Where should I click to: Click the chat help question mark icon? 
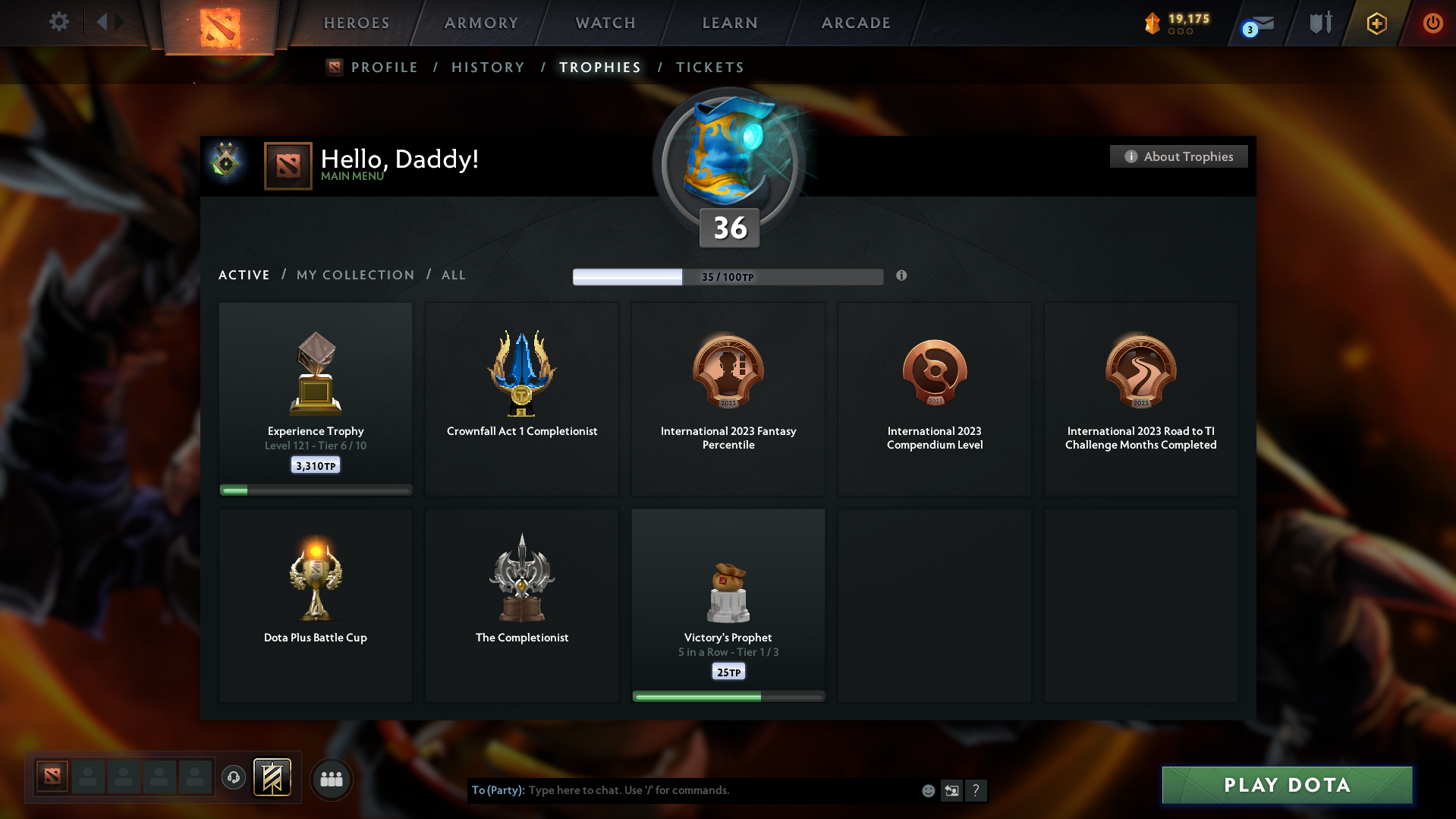coord(976,790)
